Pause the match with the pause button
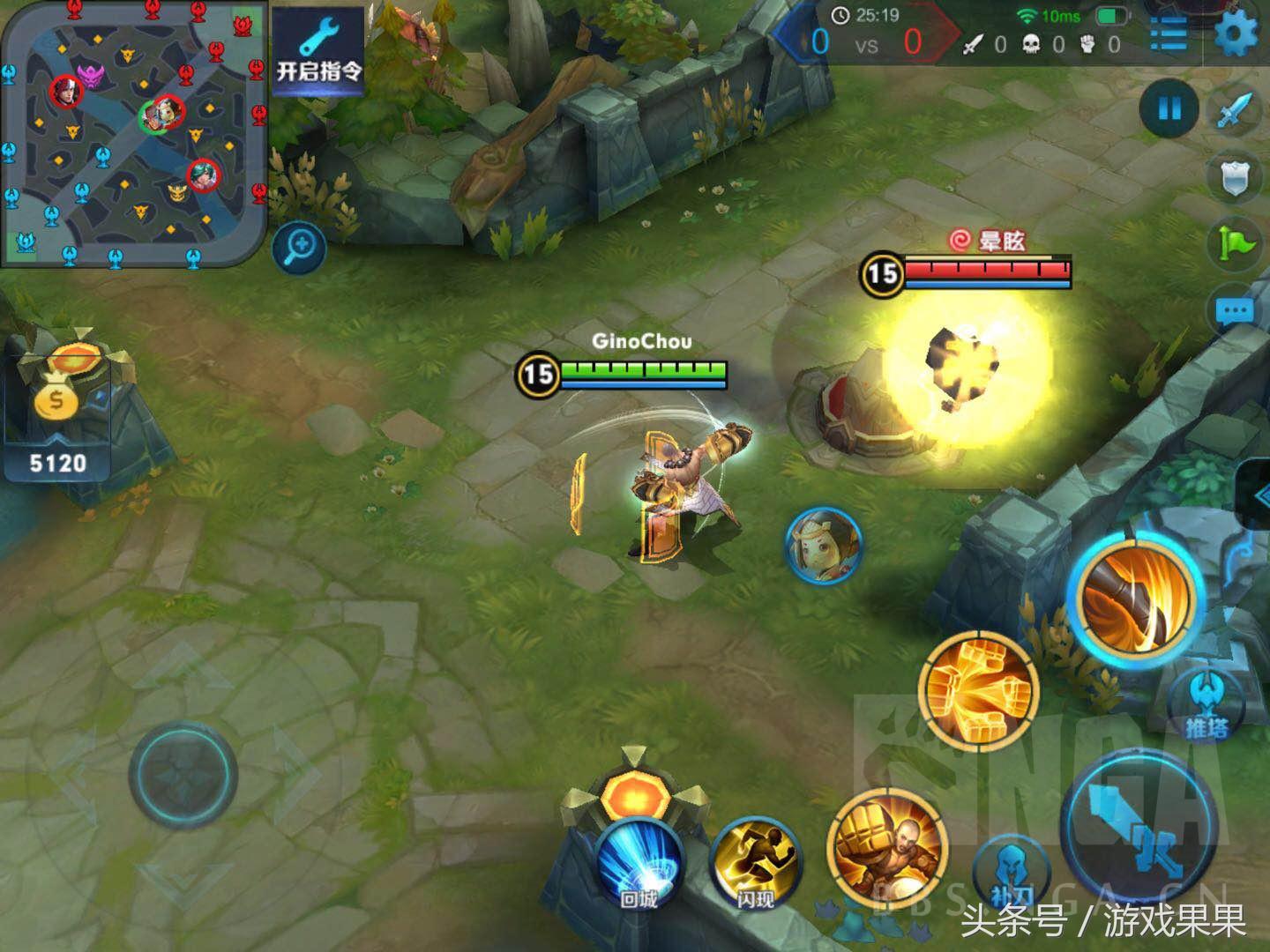The image size is (1270, 952). pos(1169,109)
